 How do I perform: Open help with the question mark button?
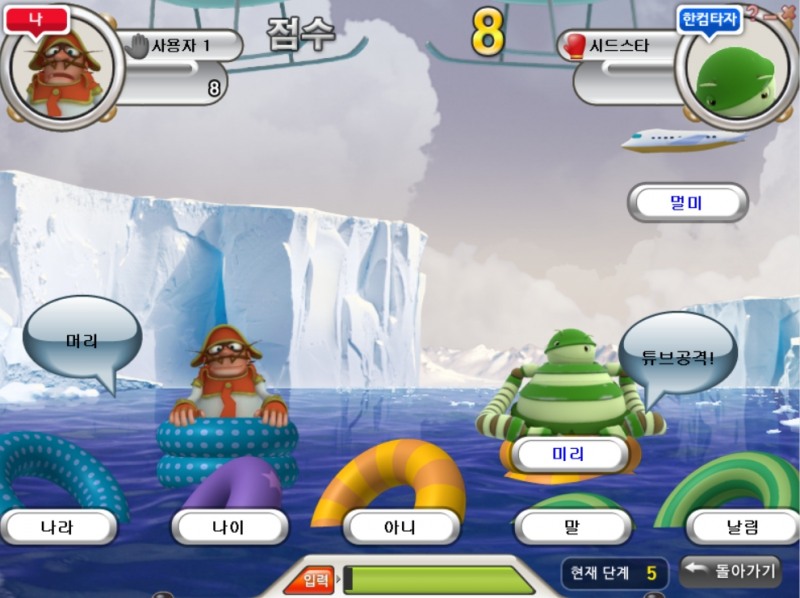point(753,13)
